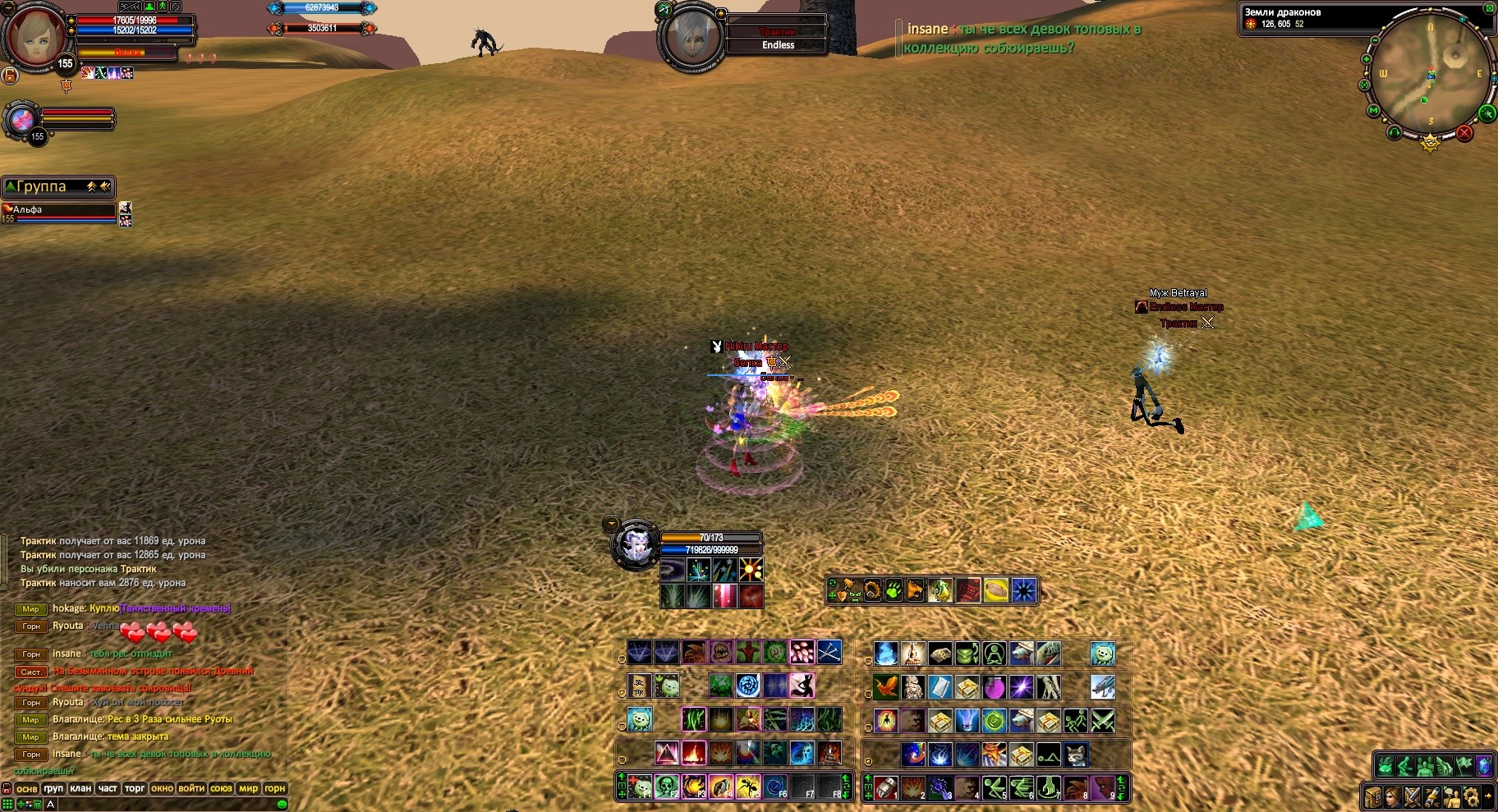Open the world map via M button
The width and height of the screenshot is (1498, 812).
[x=1373, y=110]
